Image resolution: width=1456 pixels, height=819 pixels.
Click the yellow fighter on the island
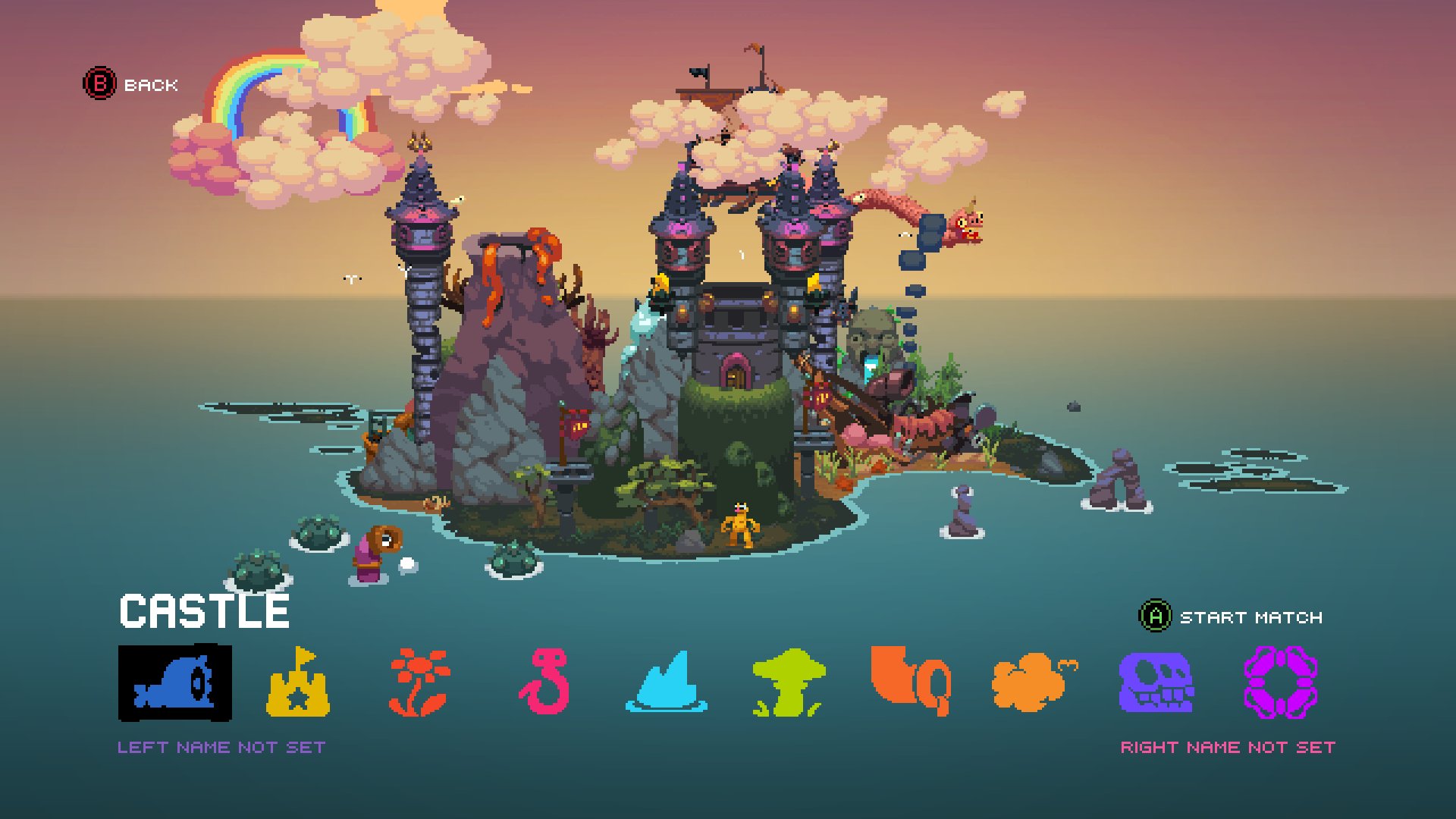point(739,523)
